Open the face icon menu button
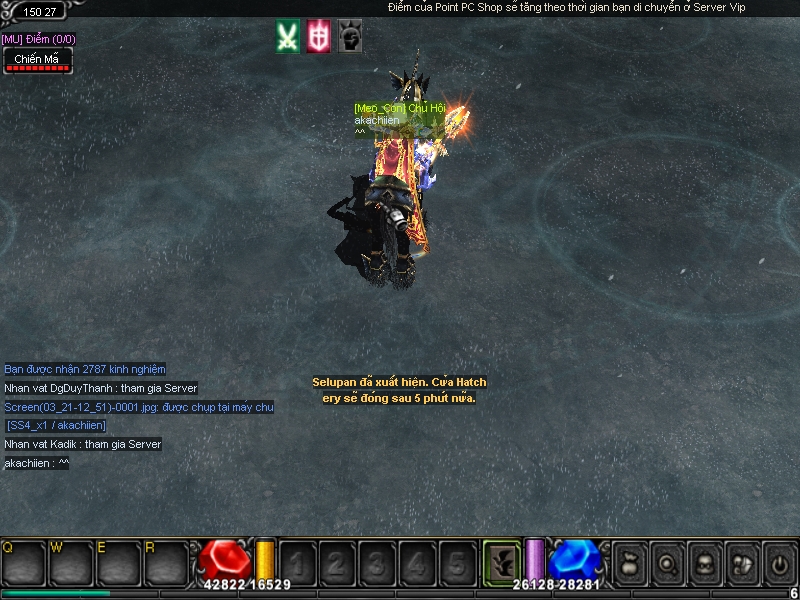This screenshot has height=600, width=800. 704,563
